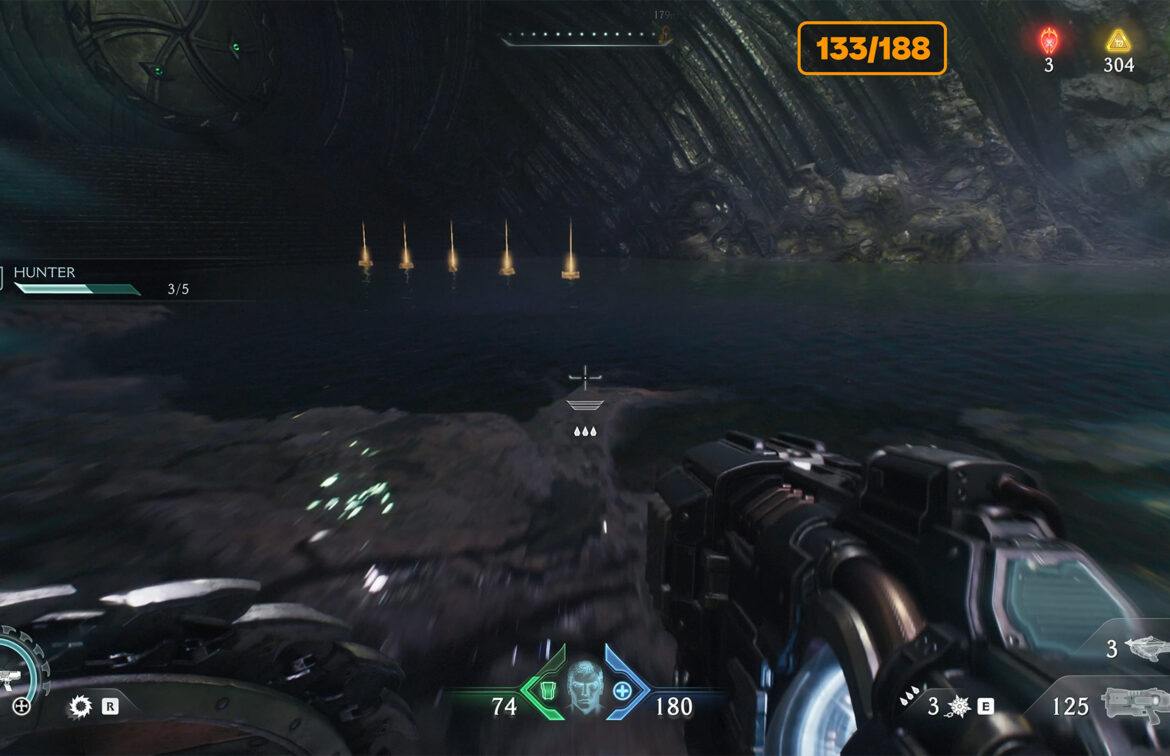Viewport: 1170px width, 756px height.
Task: Select the red flame skull icon
Action: click(1048, 41)
